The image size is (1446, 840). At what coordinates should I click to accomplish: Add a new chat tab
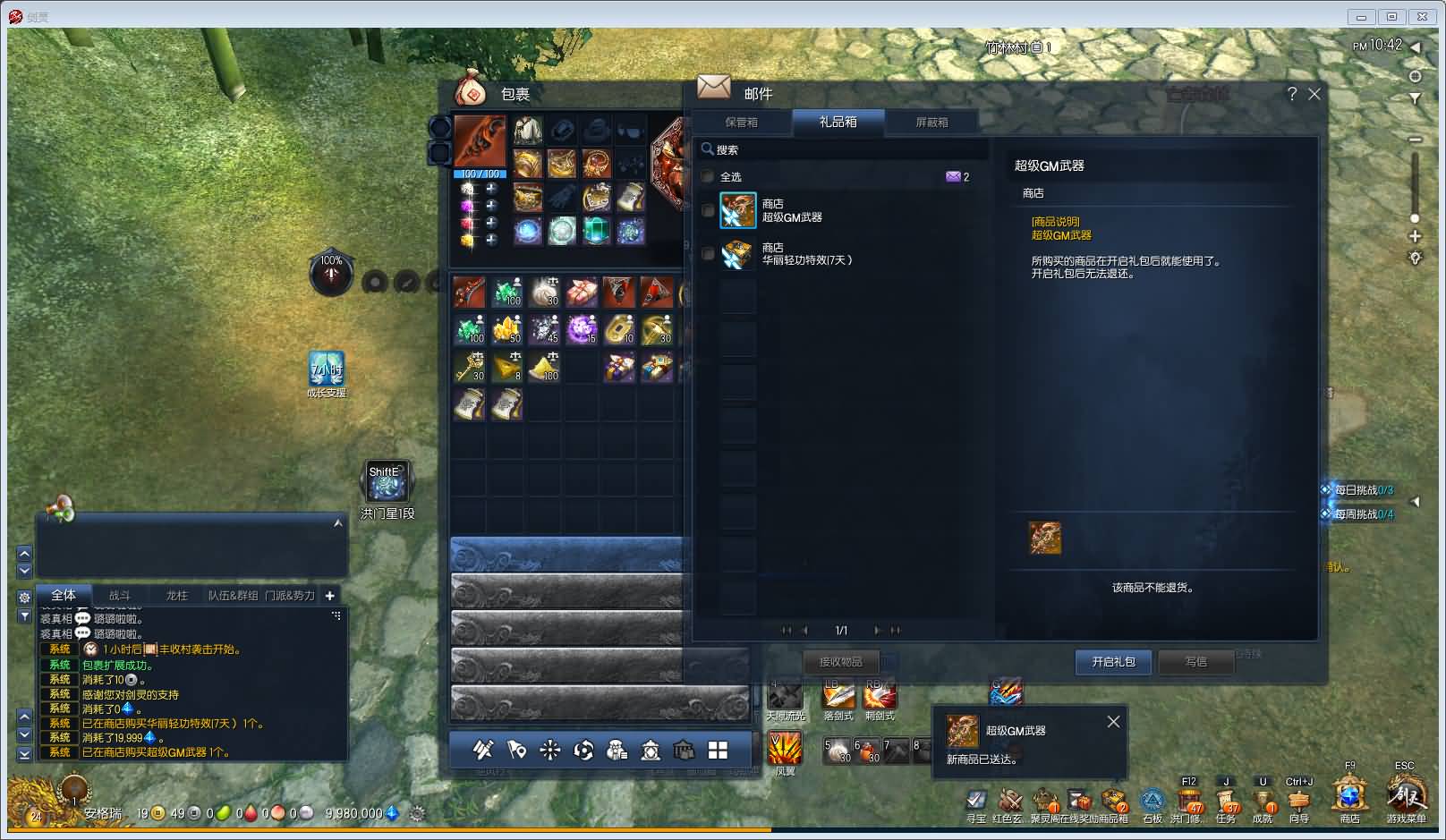[330, 596]
